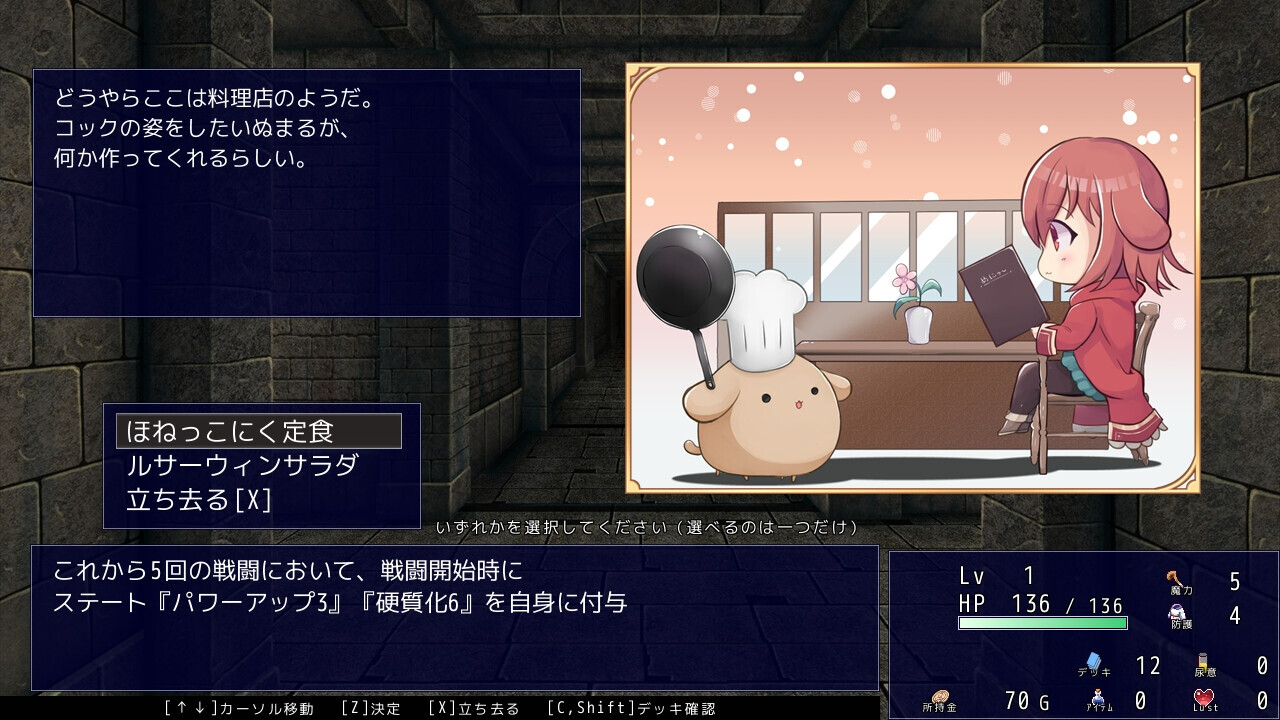1280x720 pixels.
Task: Pick 立ち去る to leave the restaurant
Action: coord(198,499)
